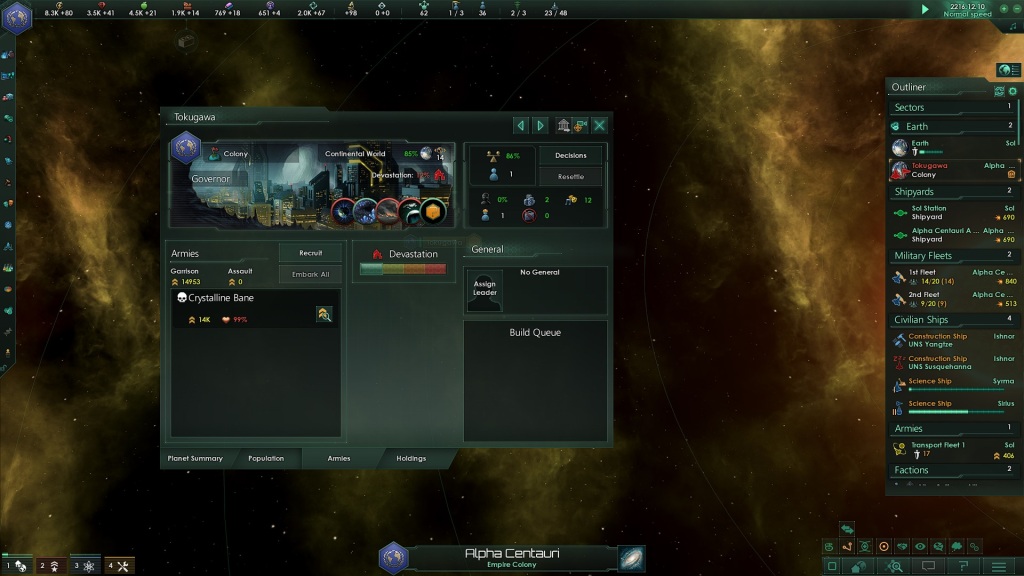
Task: Toggle the game play/pause control
Action: point(925,9)
